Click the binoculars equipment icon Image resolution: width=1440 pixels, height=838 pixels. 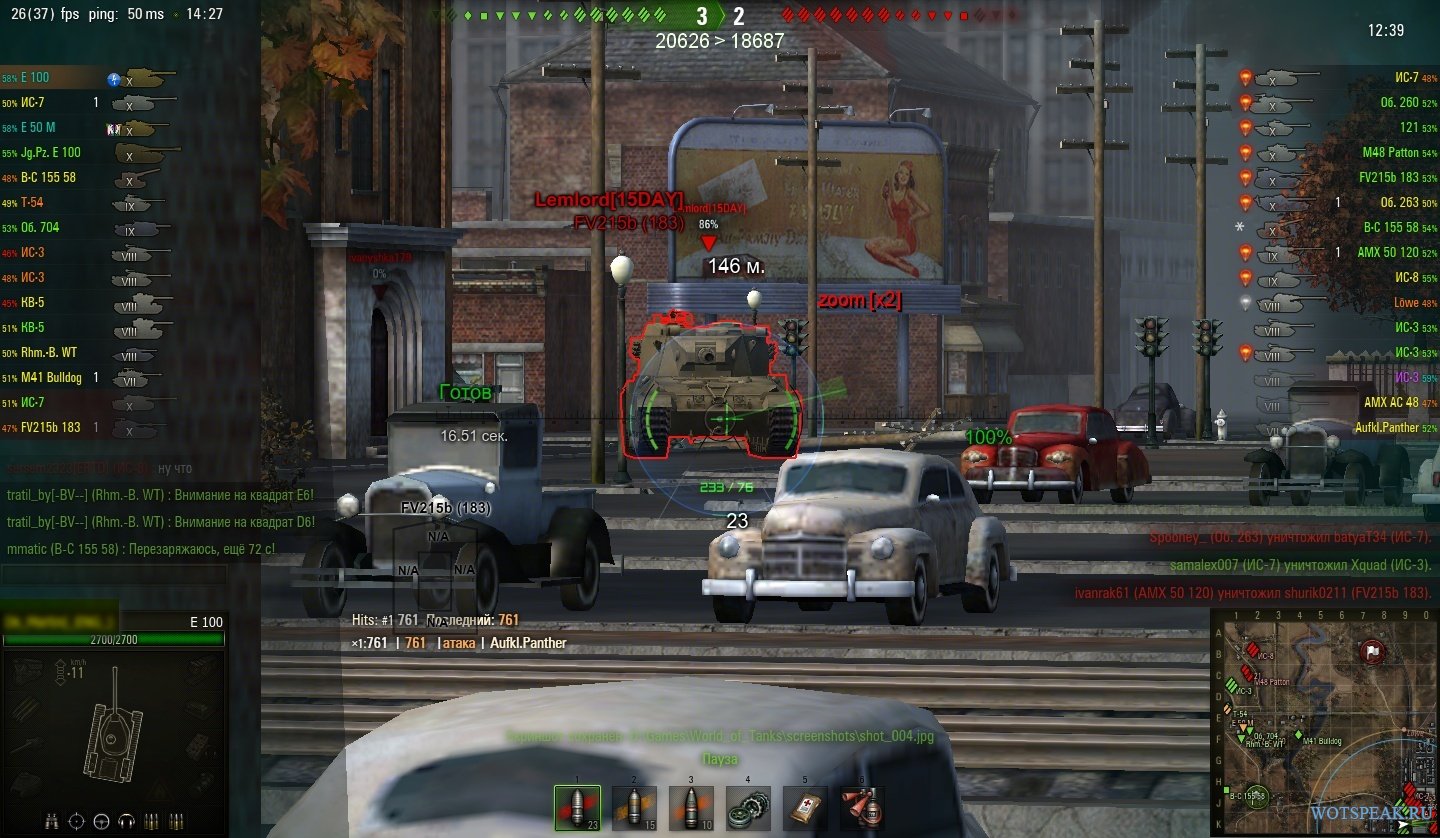(50, 822)
